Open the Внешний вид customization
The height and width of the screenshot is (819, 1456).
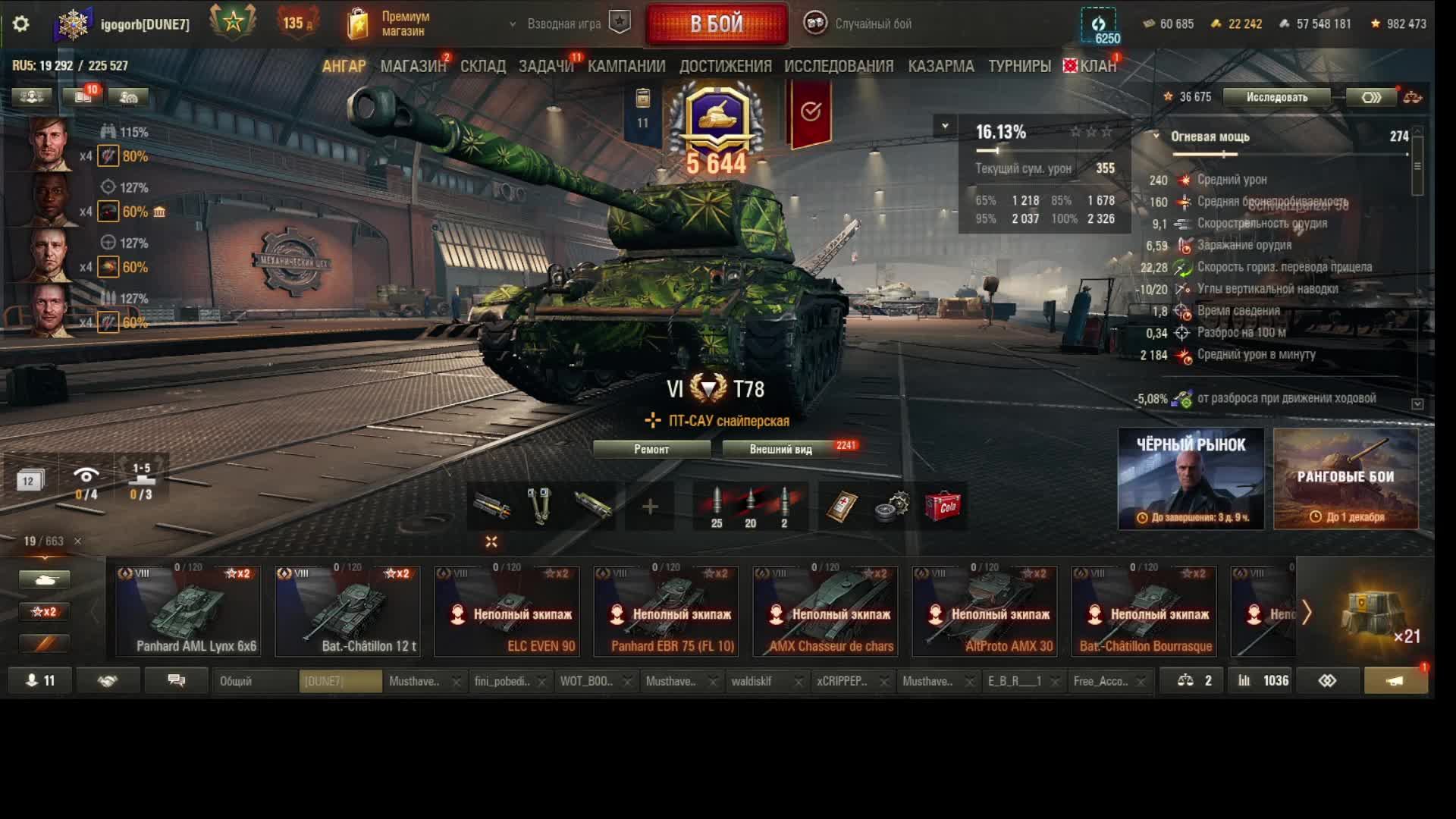point(781,449)
